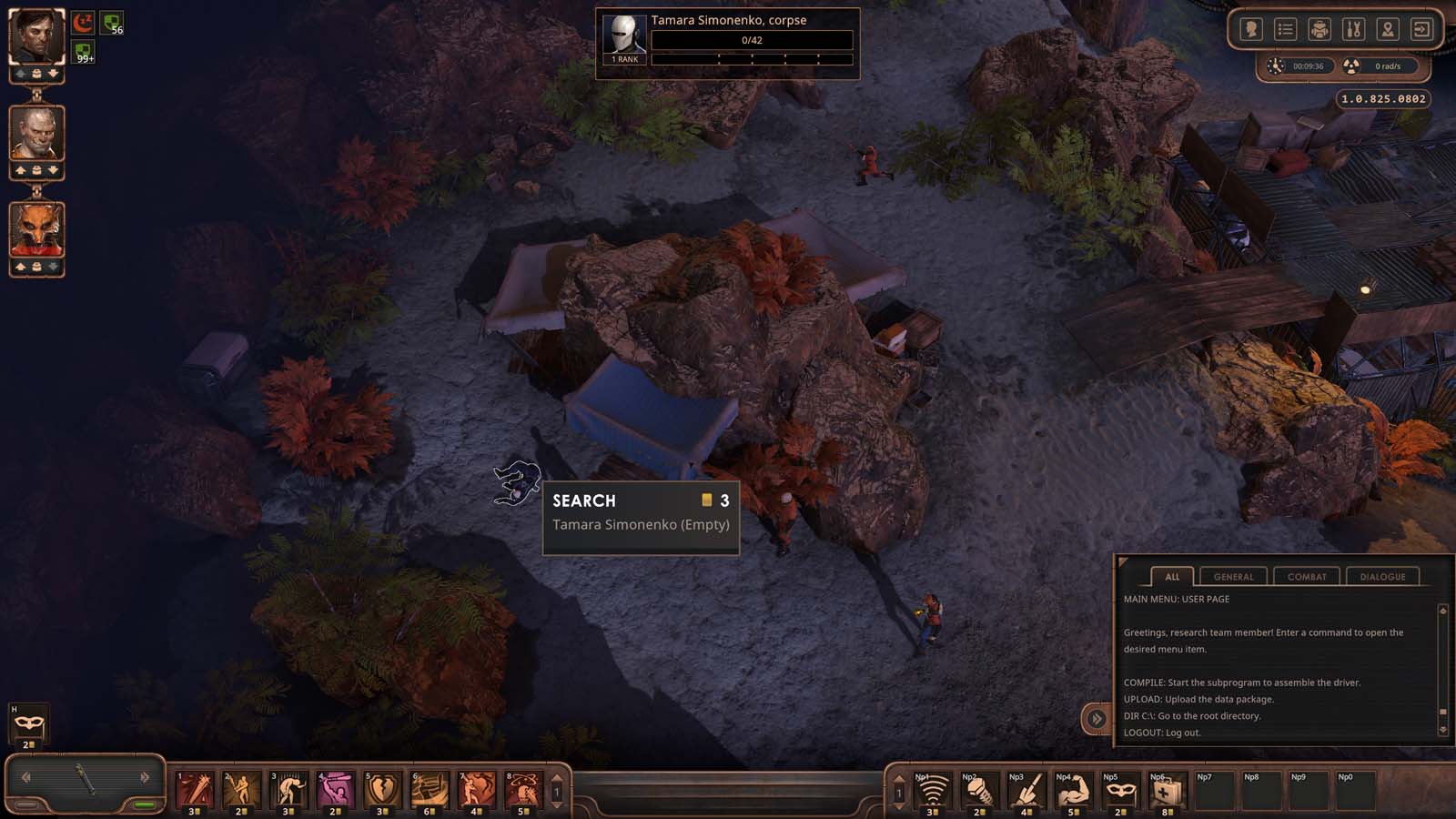This screenshot has width=1456, height=819.
Task: Use the first aid kit skill
Action: pos(1166,792)
